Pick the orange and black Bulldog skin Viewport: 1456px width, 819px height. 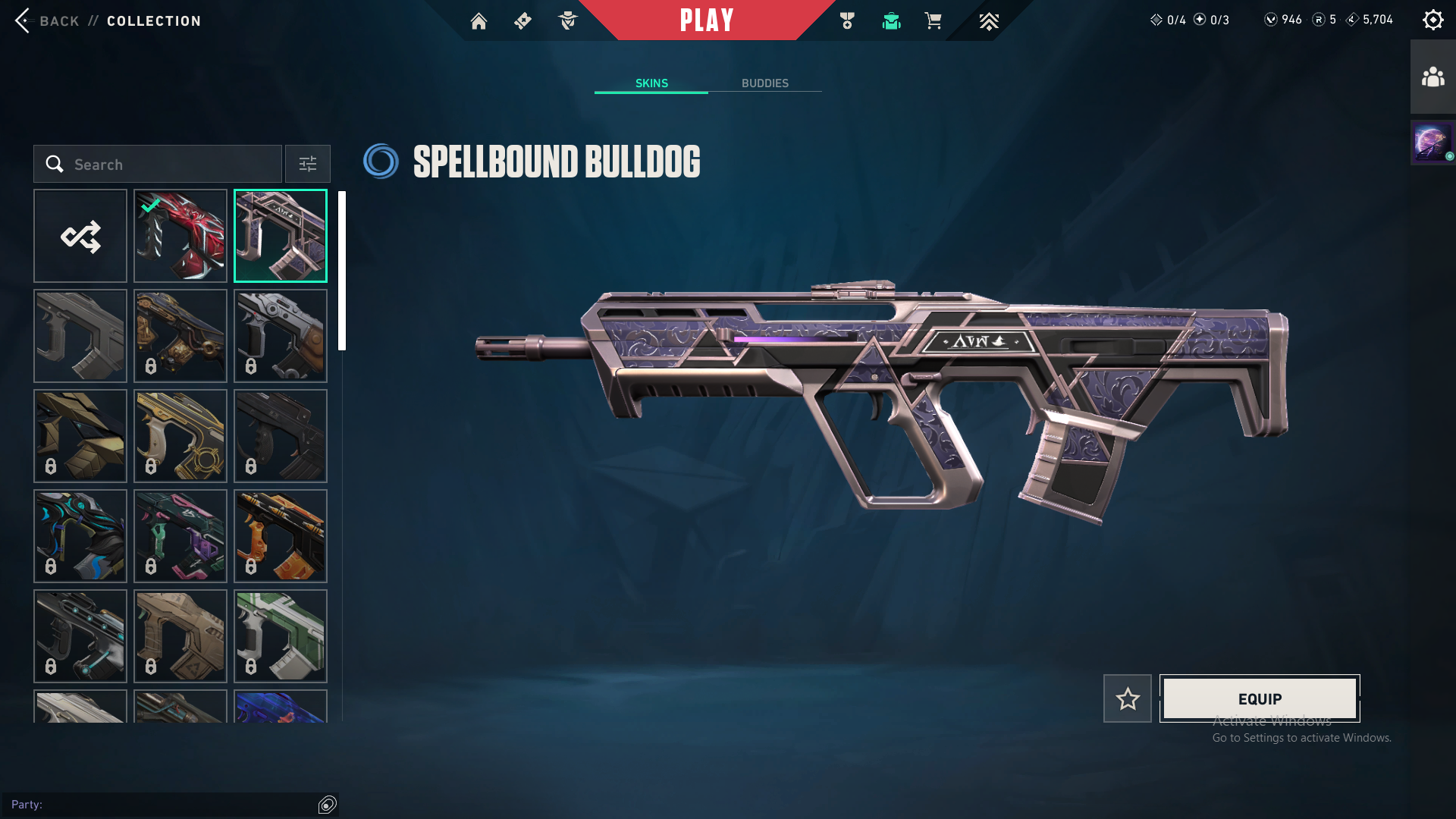281,536
